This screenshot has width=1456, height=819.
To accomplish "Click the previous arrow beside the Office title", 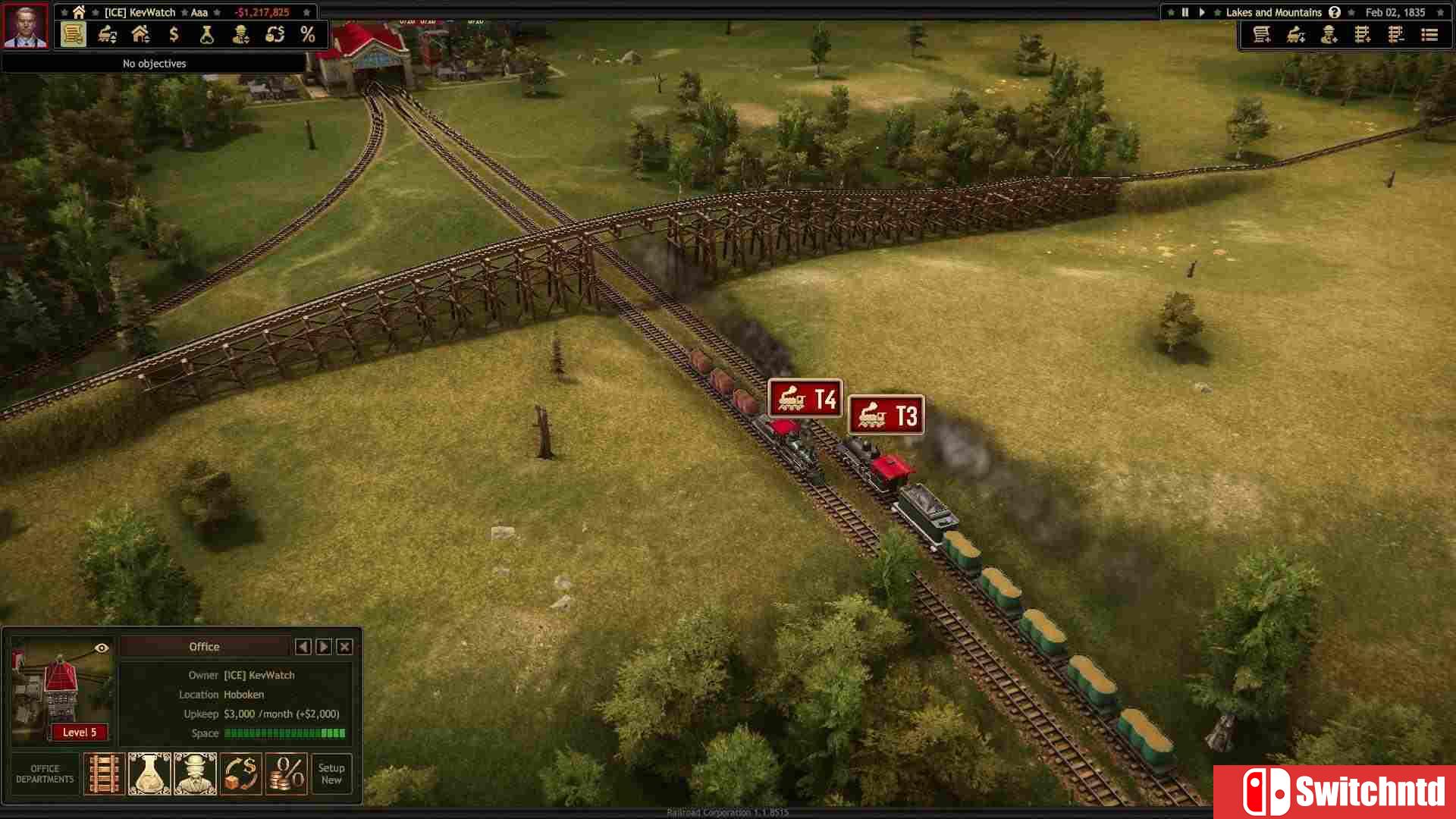I will [x=303, y=646].
